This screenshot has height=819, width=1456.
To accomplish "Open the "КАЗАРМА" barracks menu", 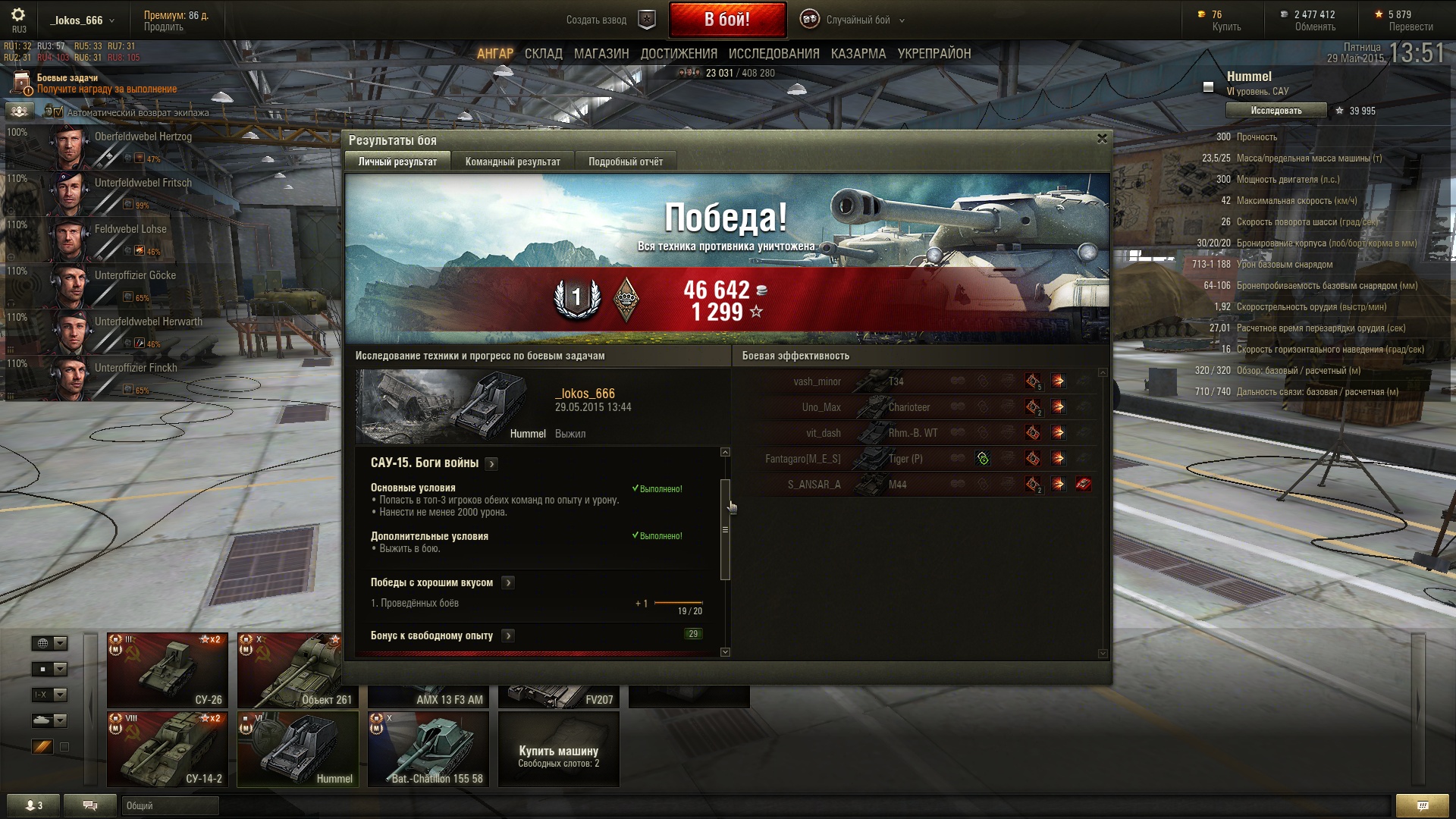I will [x=858, y=54].
